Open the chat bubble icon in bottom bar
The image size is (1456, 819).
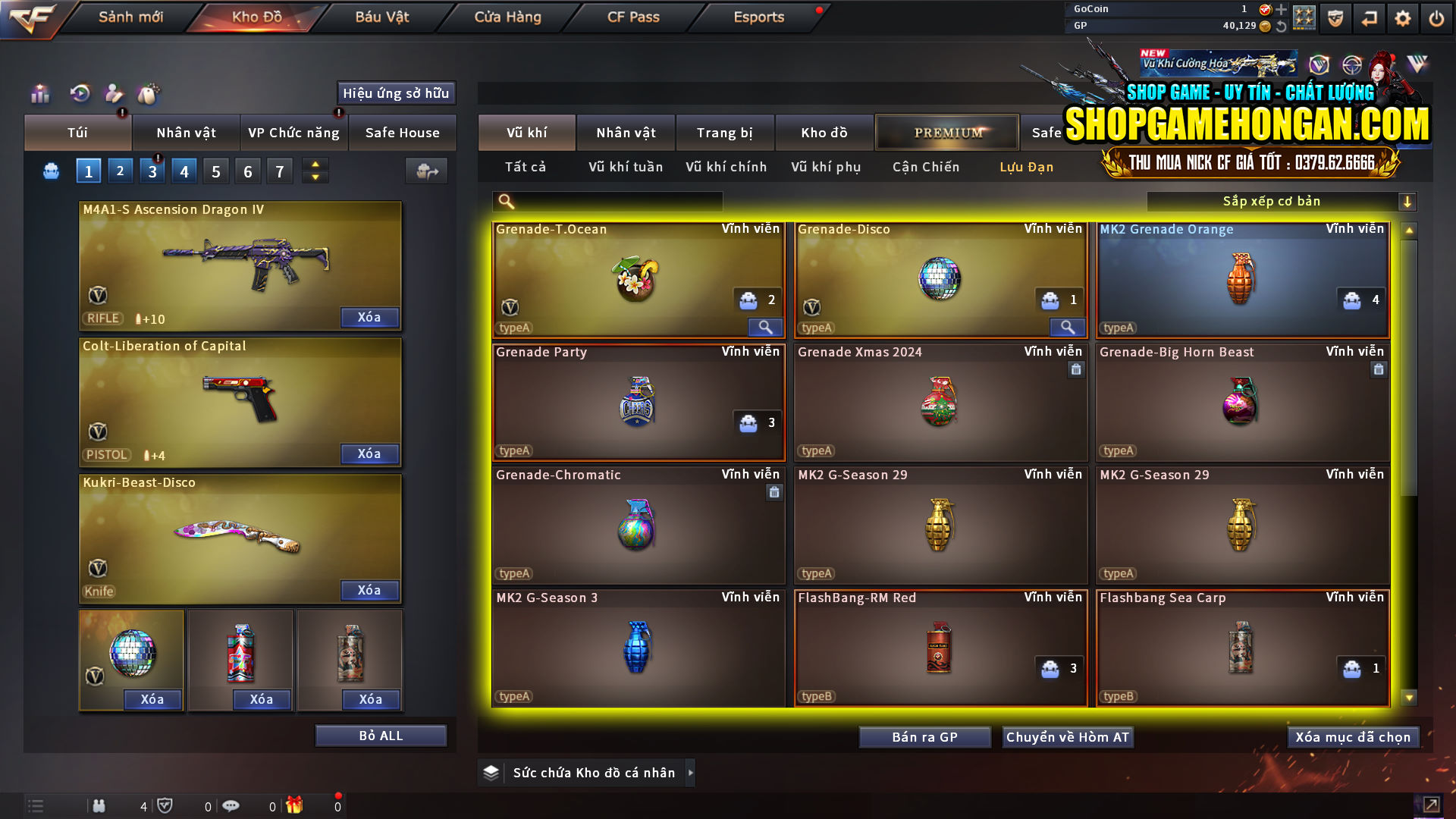point(231,806)
